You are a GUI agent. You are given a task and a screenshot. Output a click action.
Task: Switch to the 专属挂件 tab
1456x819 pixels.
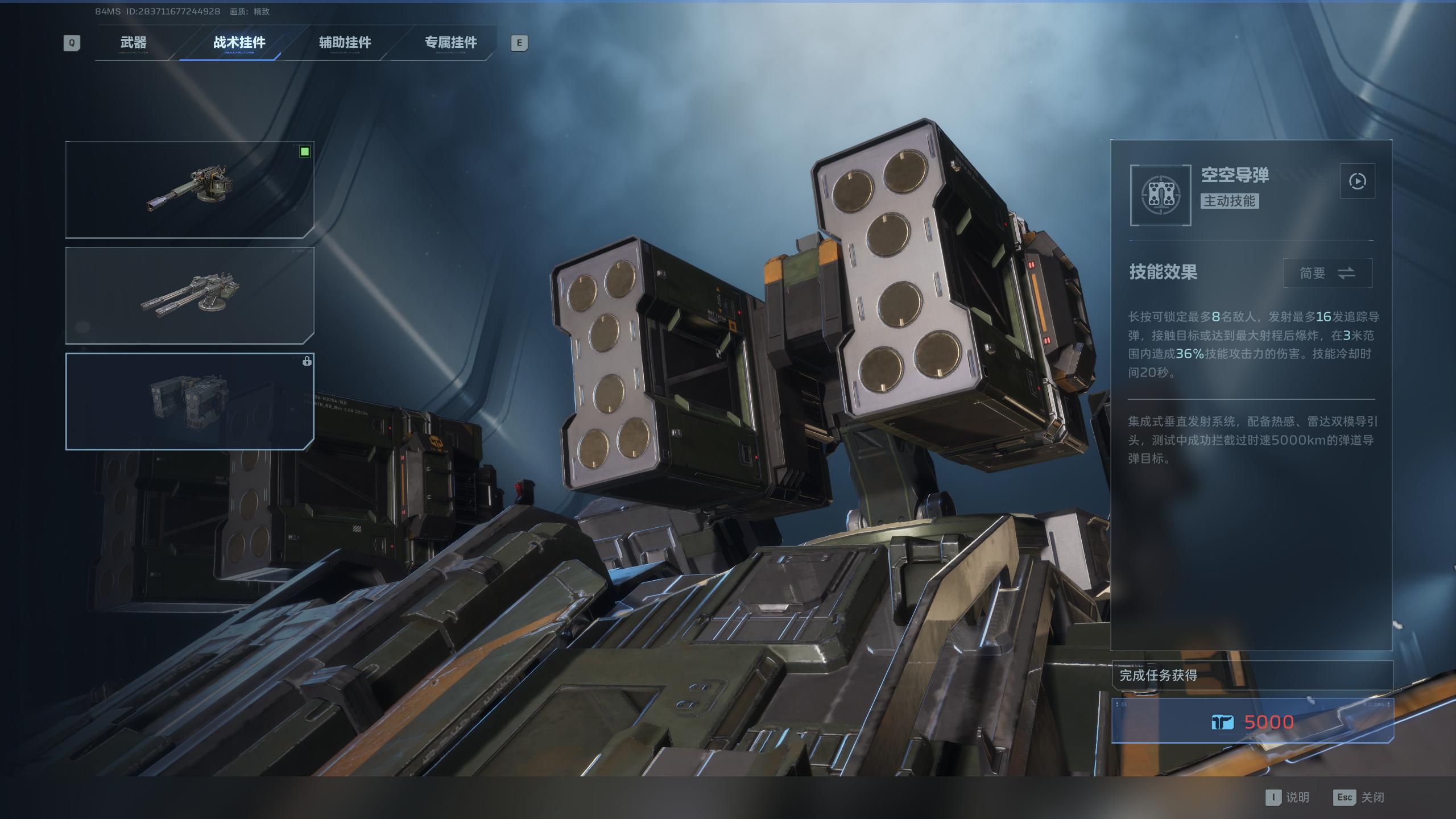(450, 43)
